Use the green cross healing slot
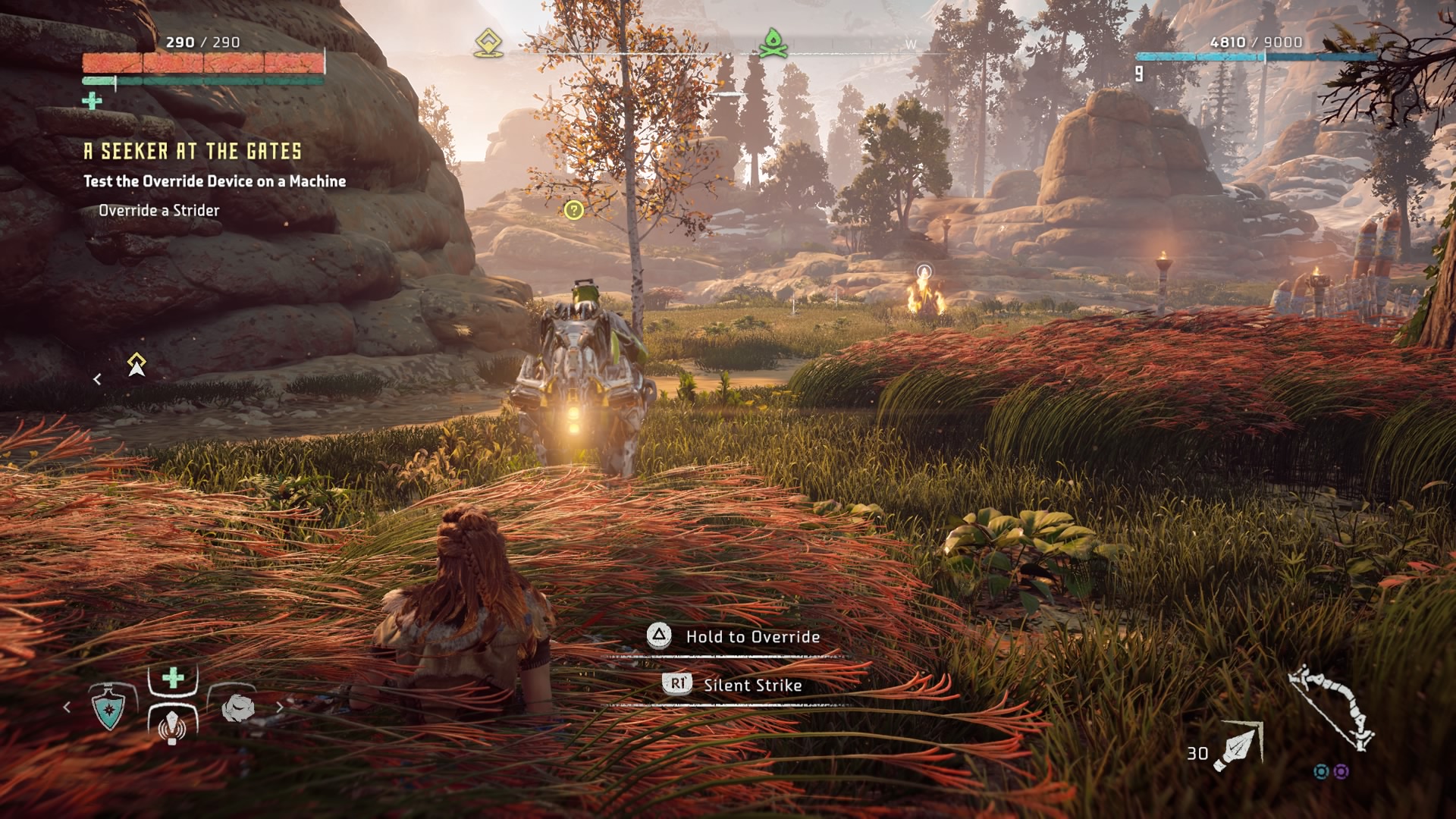Image resolution: width=1456 pixels, height=819 pixels. click(173, 677)
